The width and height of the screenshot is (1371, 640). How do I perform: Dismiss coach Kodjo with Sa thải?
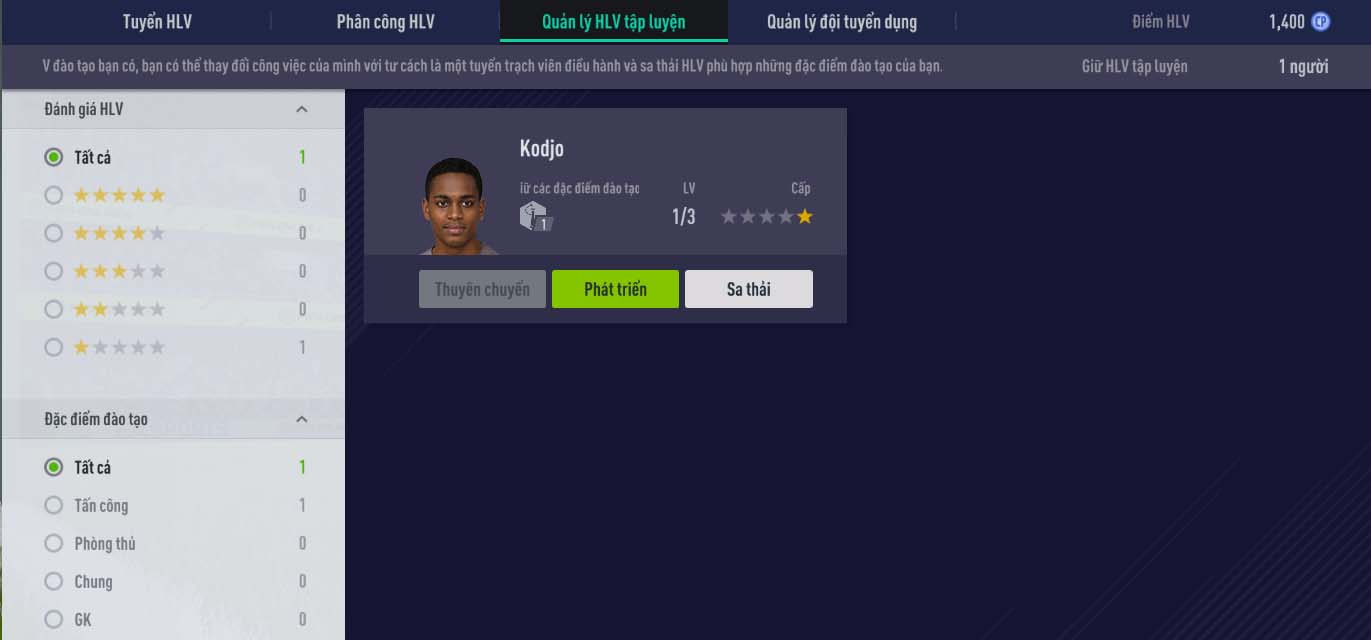point(748,289)
